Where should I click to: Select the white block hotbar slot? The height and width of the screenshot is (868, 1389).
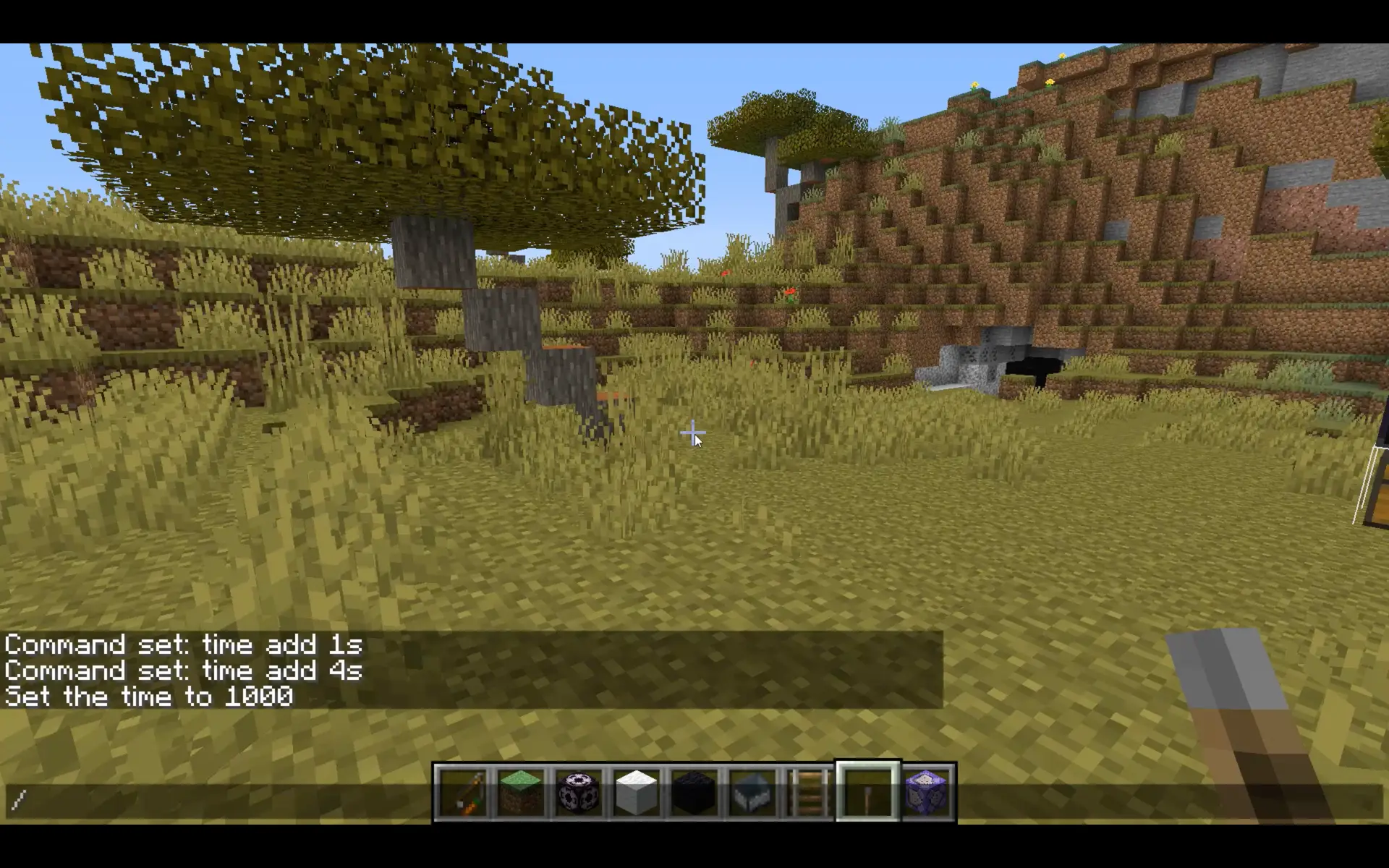click(637, 793)
